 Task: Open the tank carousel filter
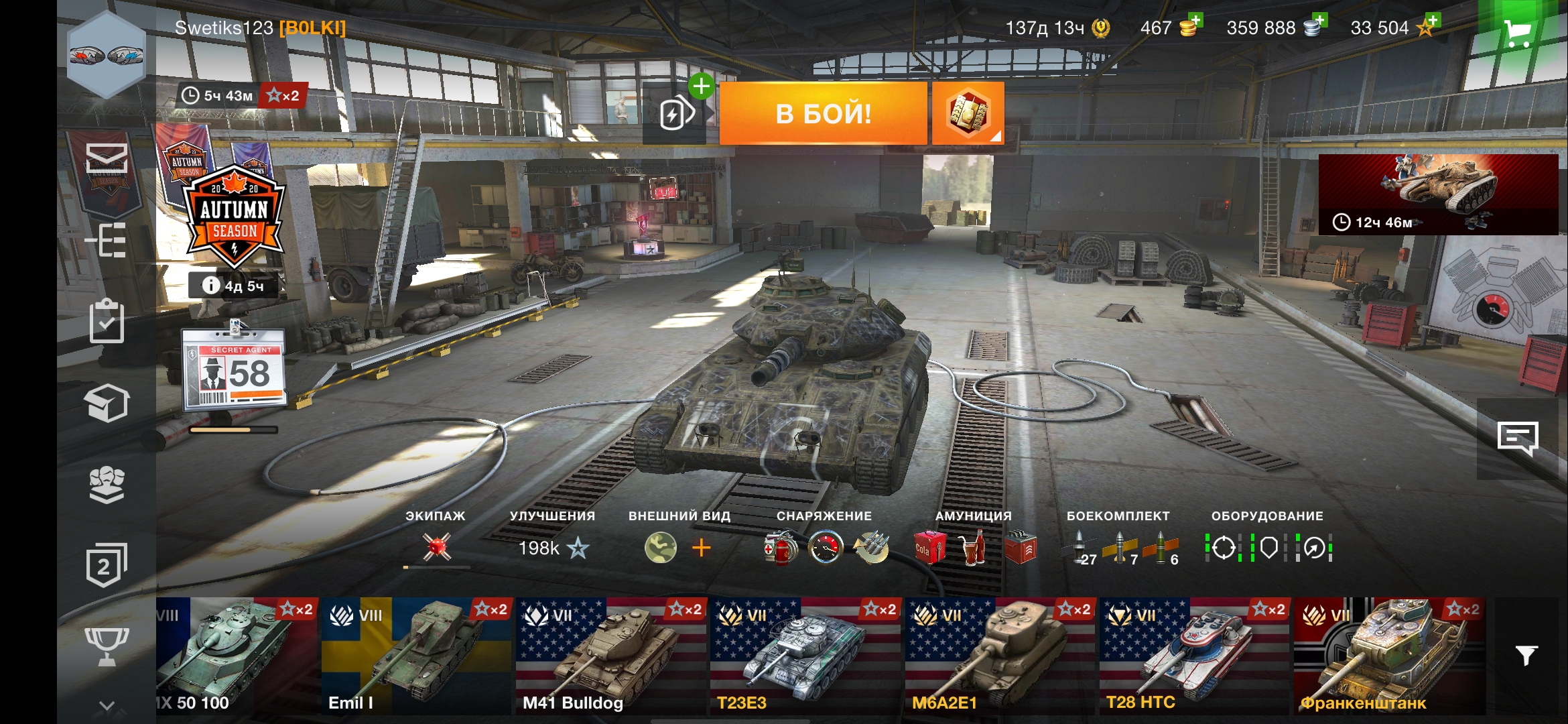point(1526,655)
